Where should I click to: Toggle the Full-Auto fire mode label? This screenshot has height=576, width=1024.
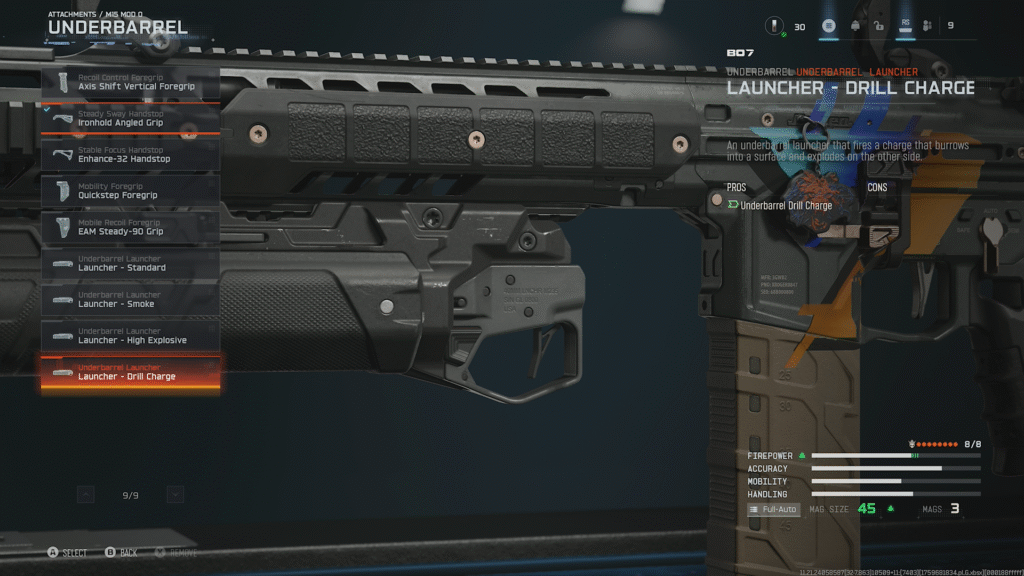pos(773,509)
